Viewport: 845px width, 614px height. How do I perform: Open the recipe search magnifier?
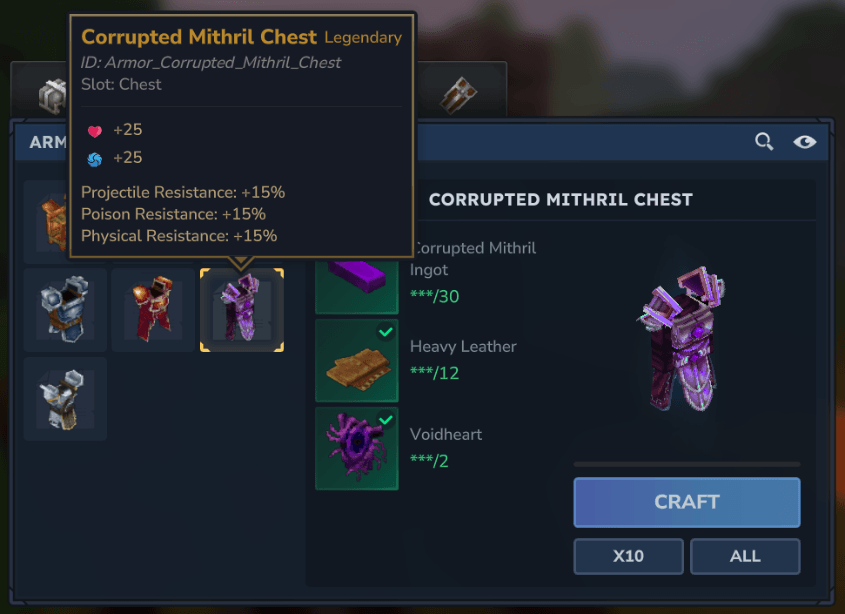pyautogui.click(x=764, y=142)
